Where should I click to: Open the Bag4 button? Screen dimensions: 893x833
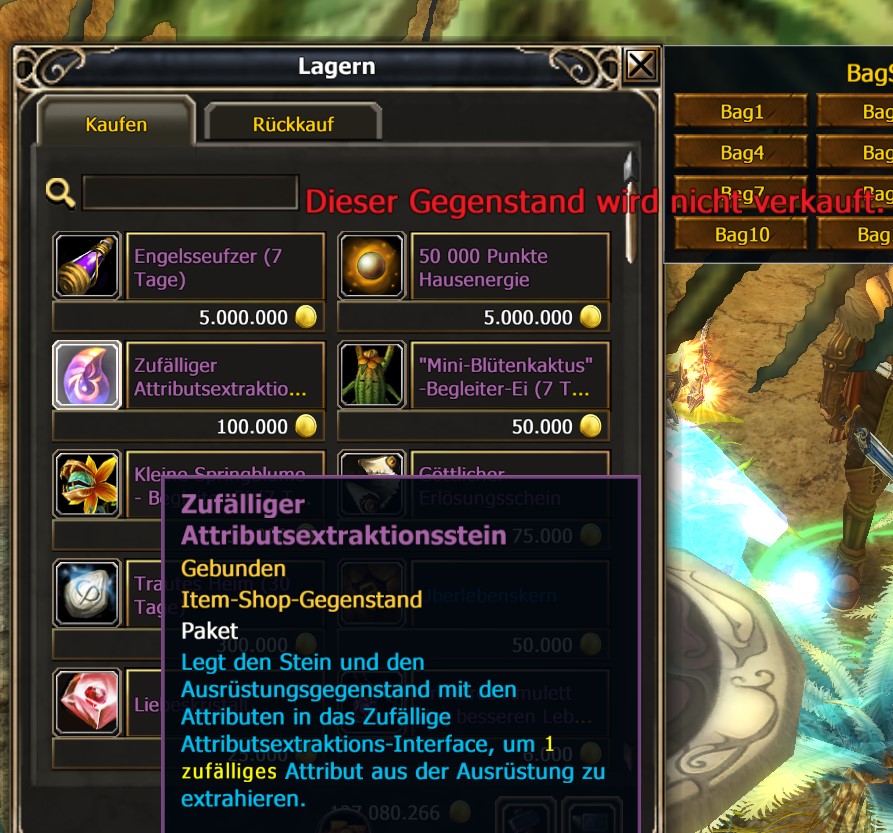pos(741,153)
